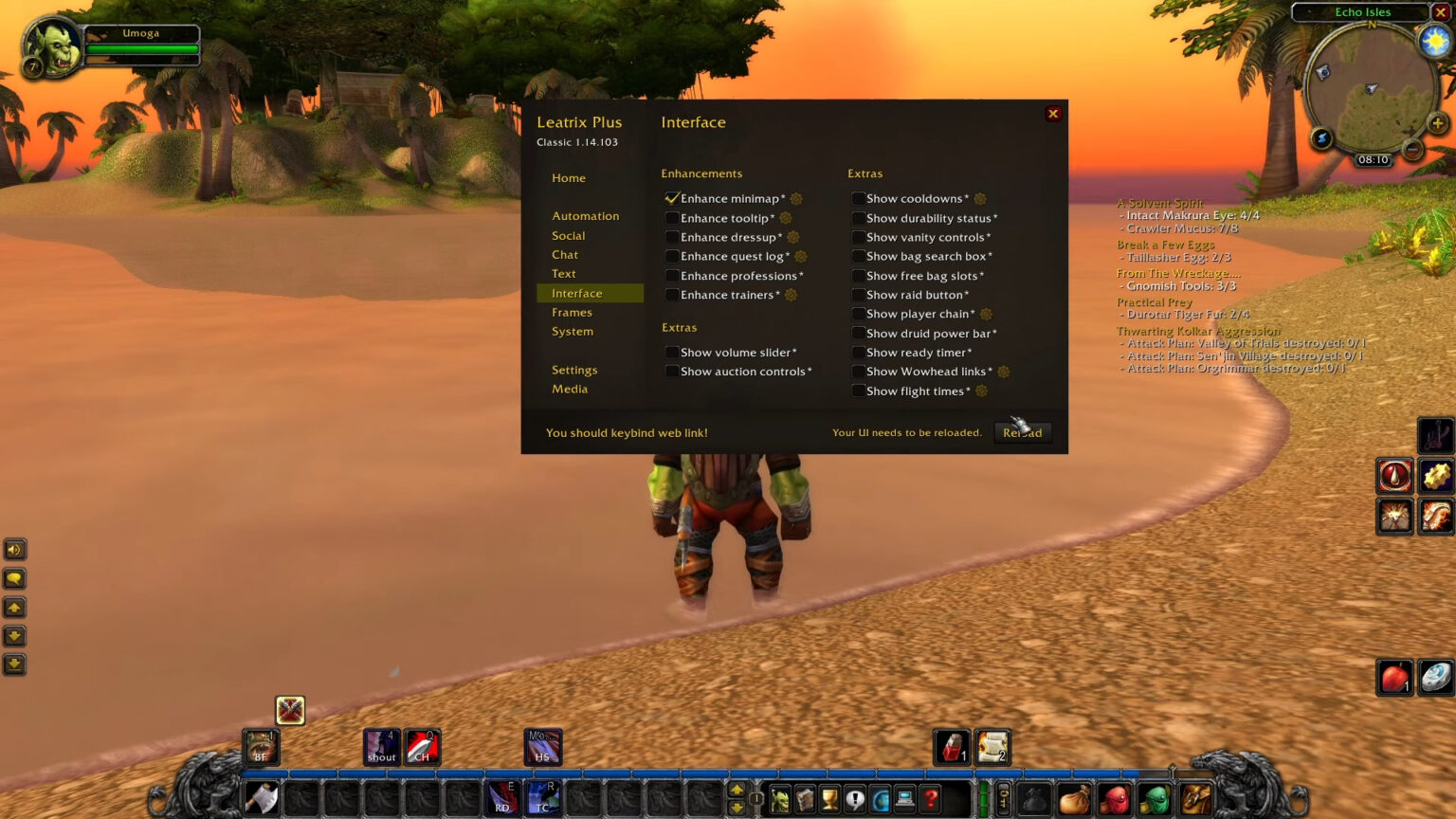Open the Enhance quest log settings cog

[x=799, y=256]
